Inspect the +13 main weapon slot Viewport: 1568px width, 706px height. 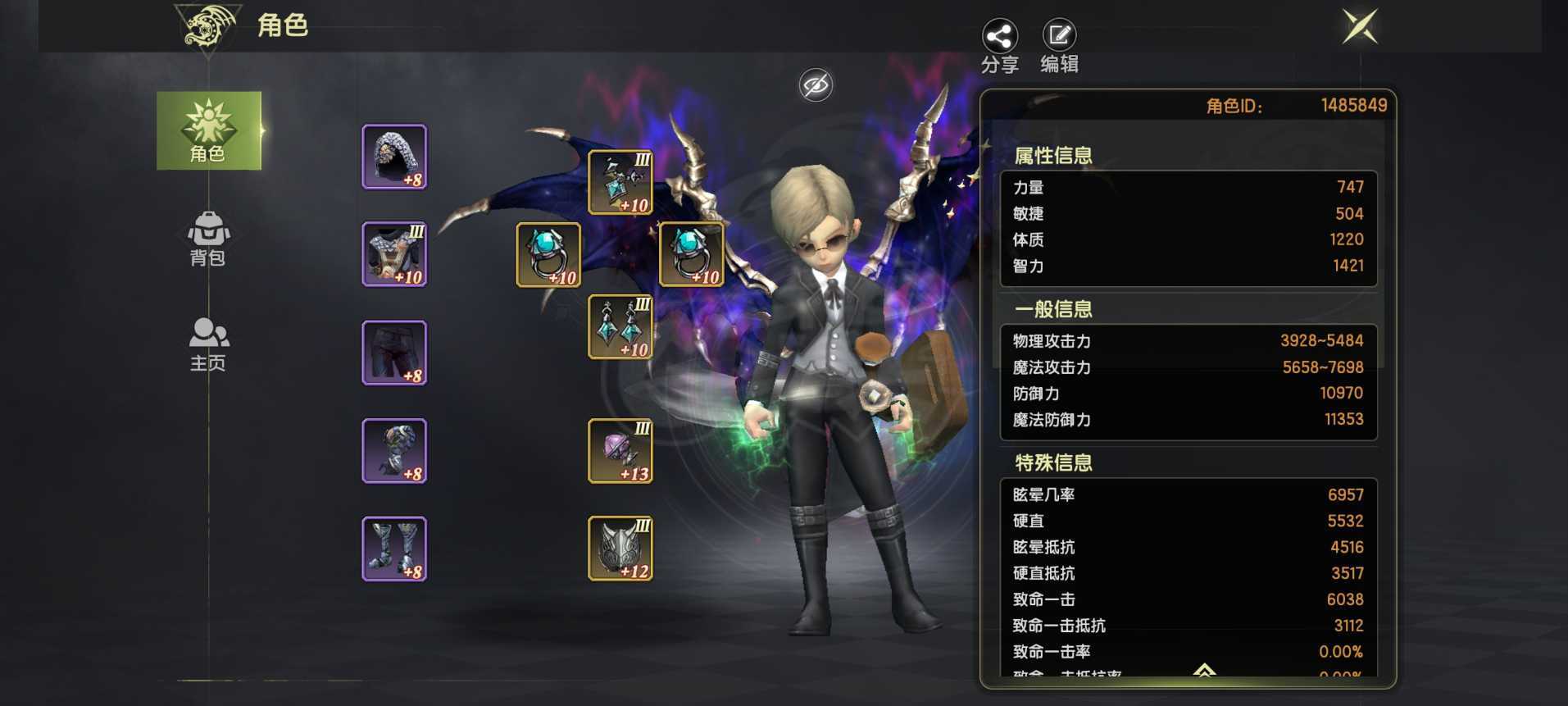(x=620, y=450)
